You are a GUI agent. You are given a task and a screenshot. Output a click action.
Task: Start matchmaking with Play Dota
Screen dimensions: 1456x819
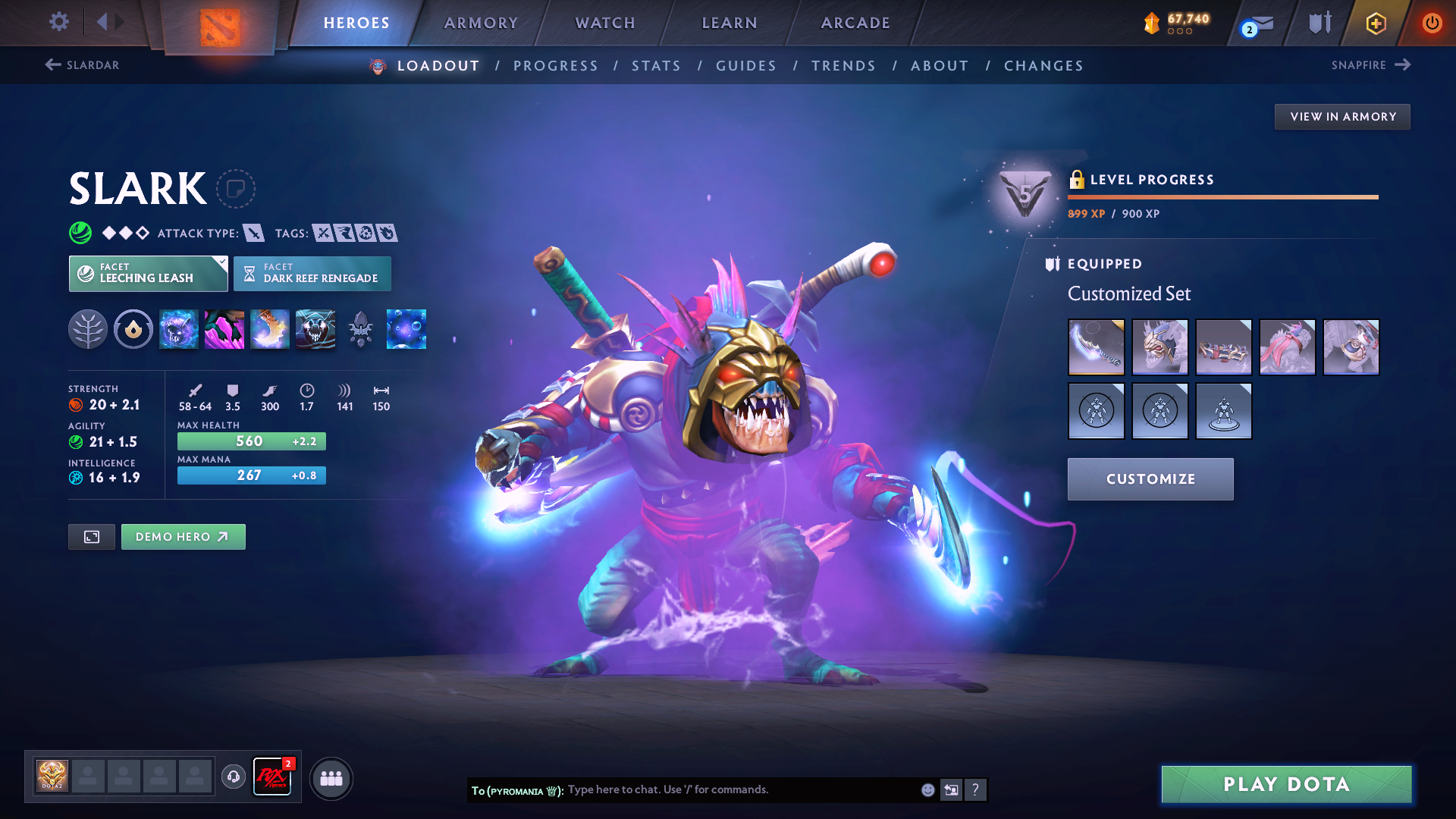click(x=1286, y=784)
